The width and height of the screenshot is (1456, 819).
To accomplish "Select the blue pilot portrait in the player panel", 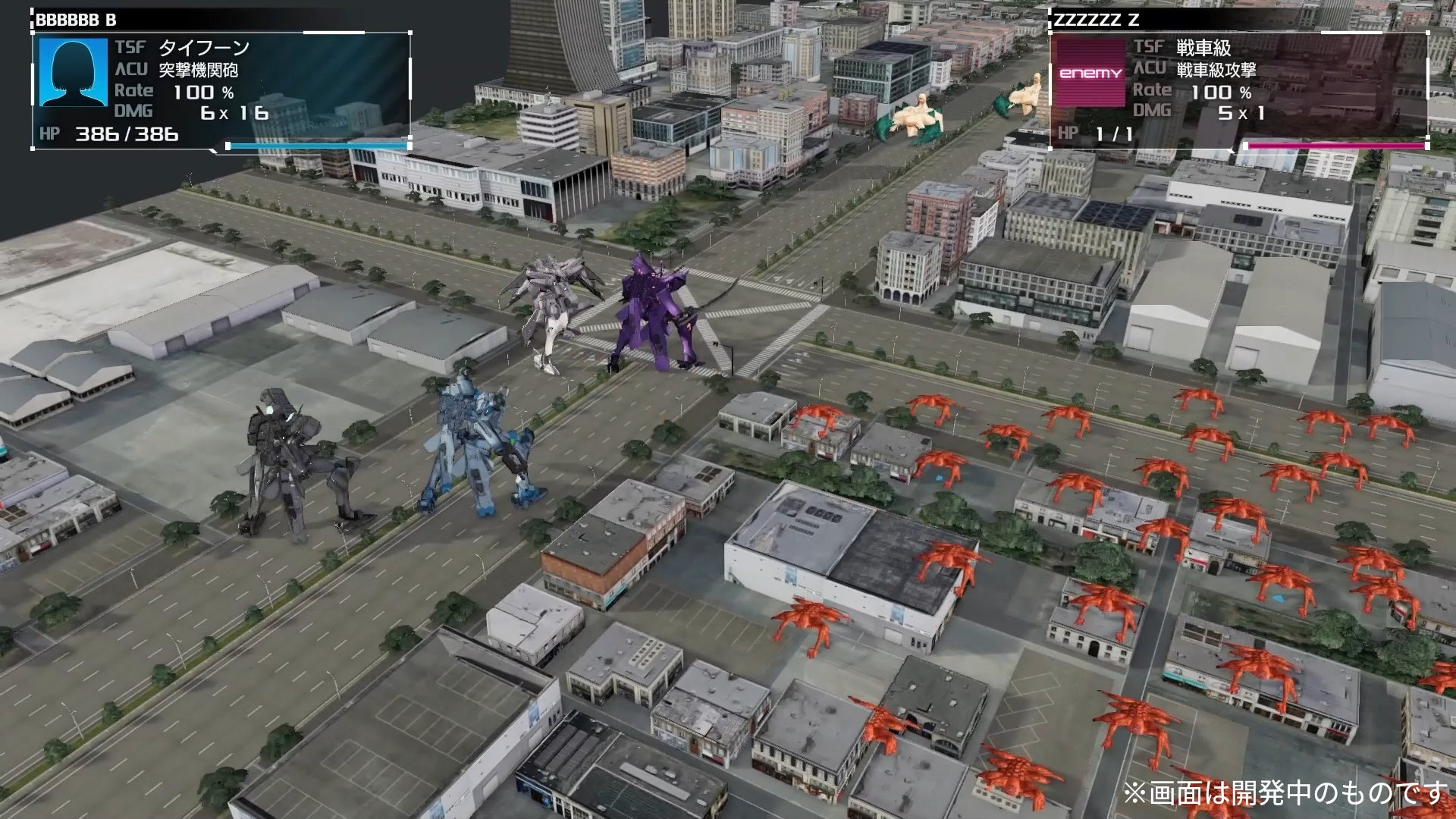I will pos(74,73).
